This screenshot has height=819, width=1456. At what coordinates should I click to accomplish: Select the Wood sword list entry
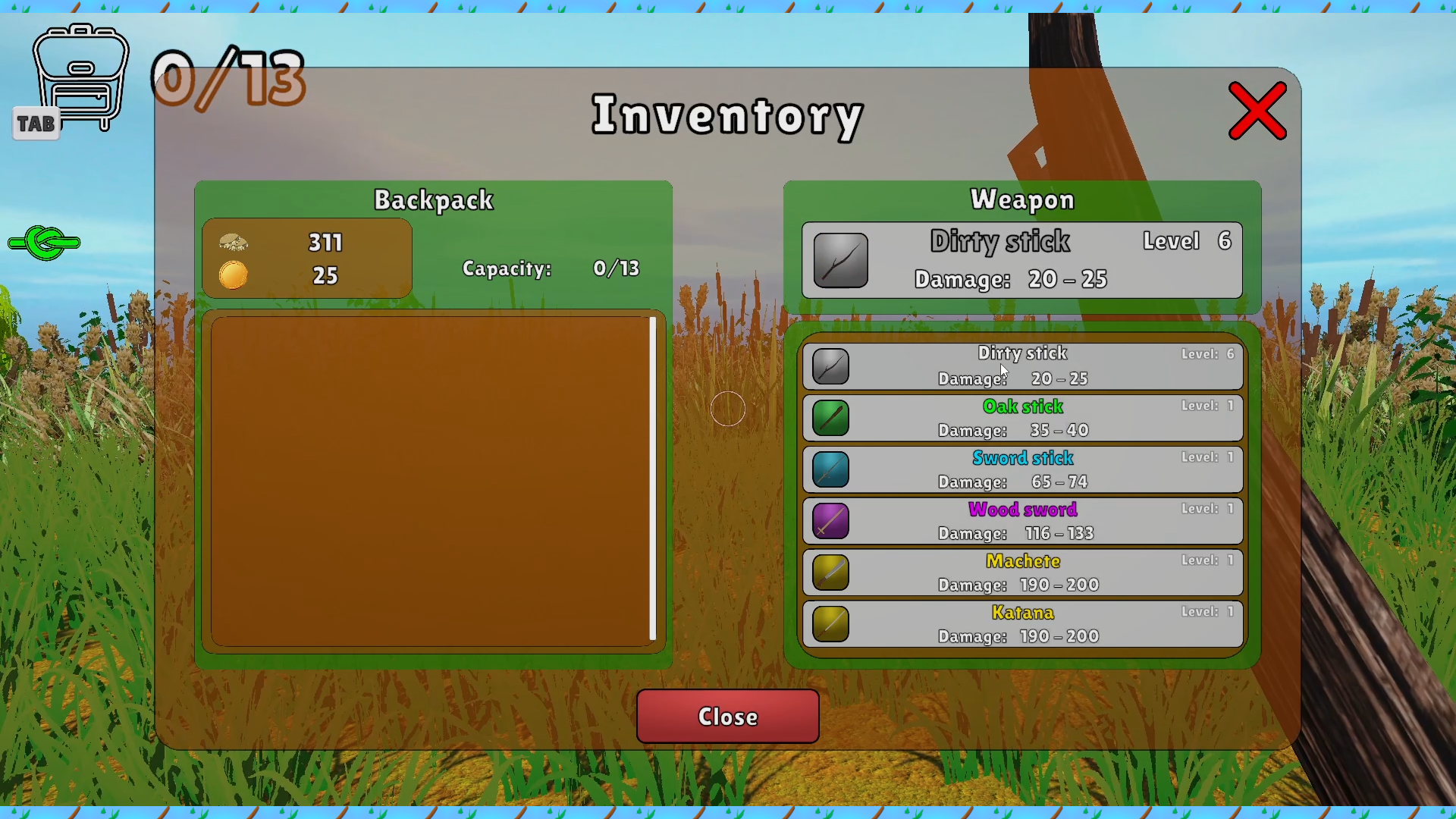1023,521
